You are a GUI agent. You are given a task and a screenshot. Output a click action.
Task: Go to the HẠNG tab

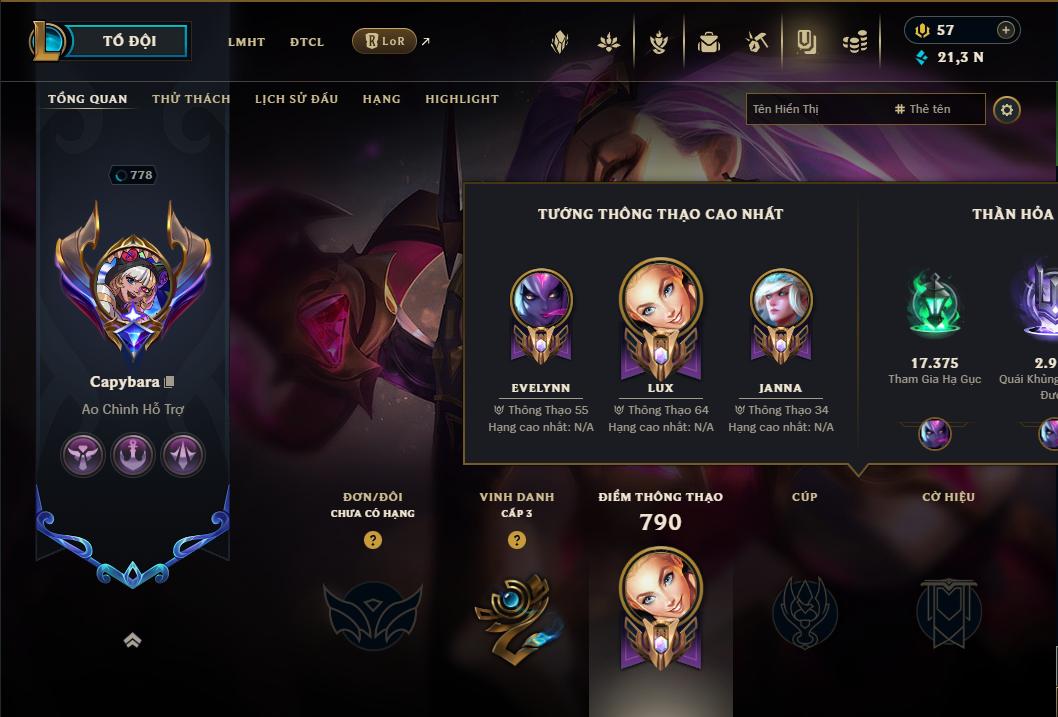[x=381, y=99]
